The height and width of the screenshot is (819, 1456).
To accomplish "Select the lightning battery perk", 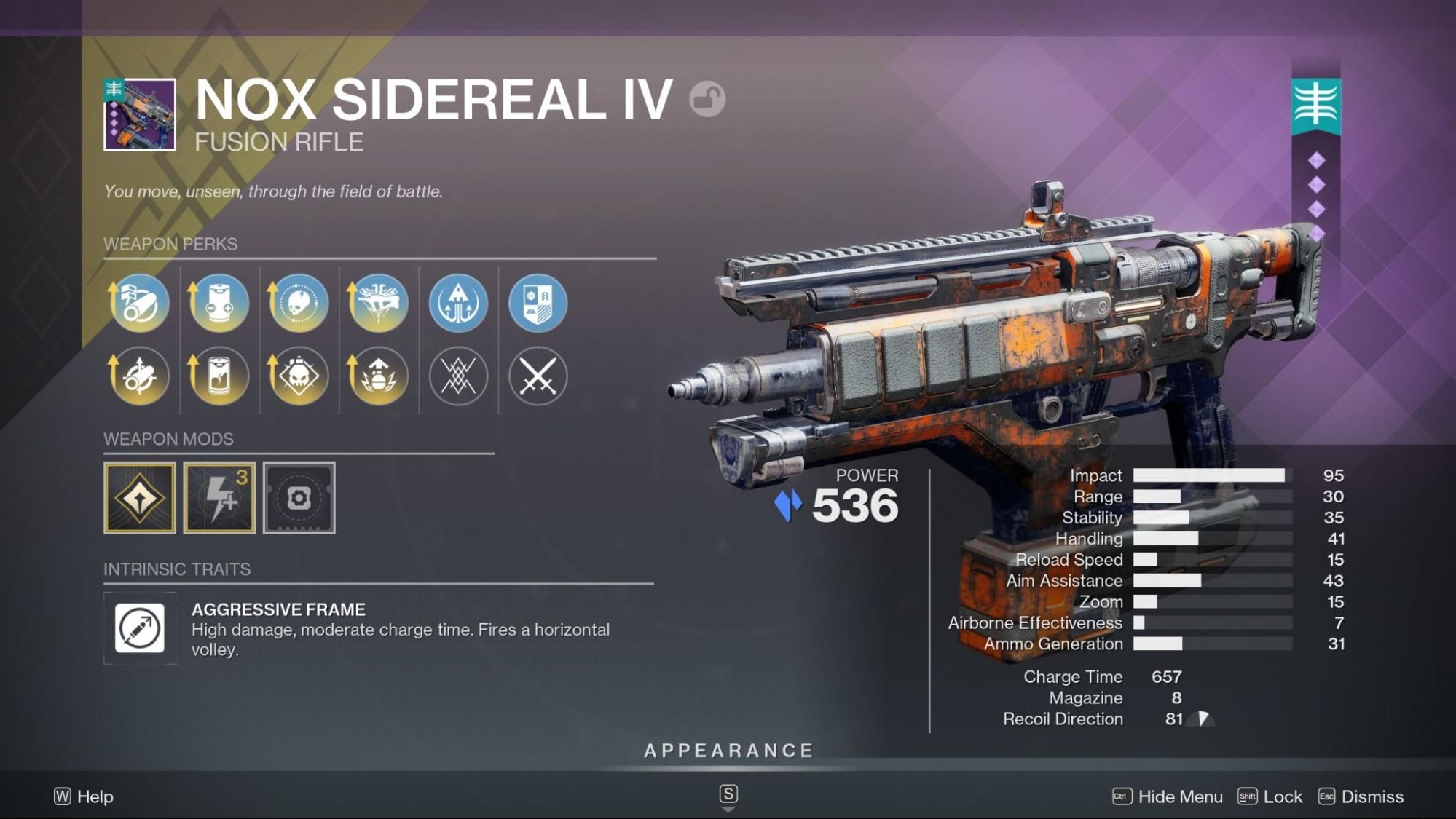I will [219, 376].
